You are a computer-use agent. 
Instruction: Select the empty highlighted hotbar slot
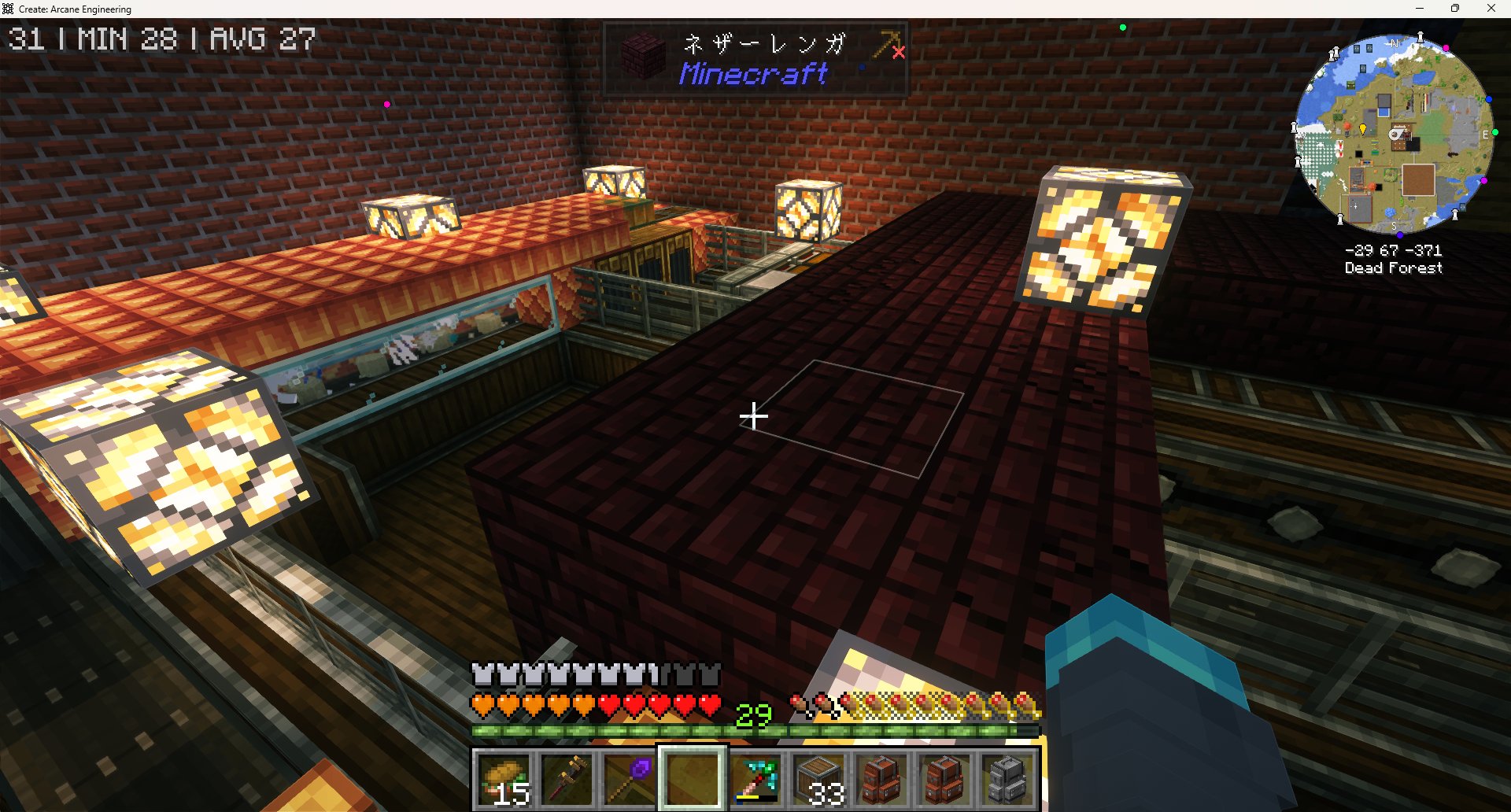point(693,778)
